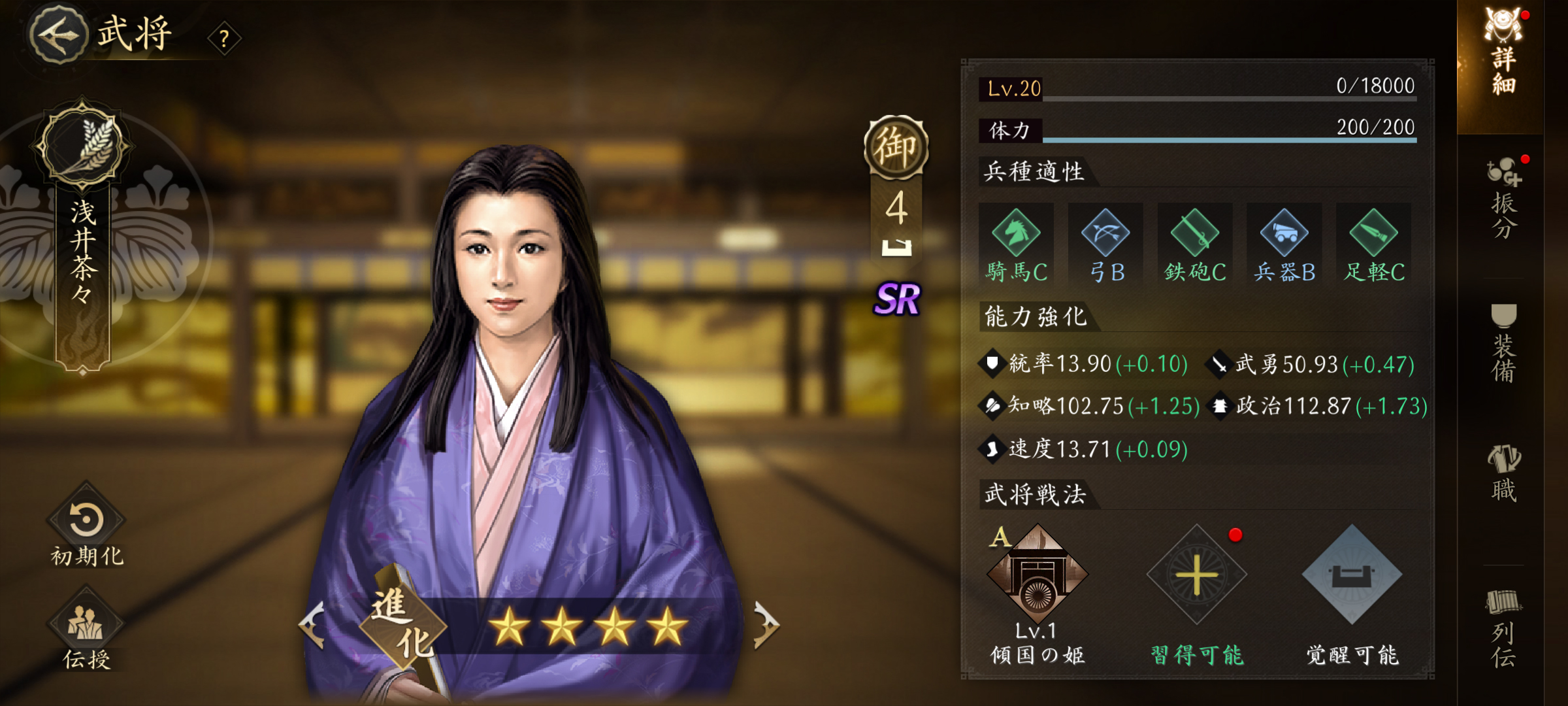The height and width of the screenshot is (706, 1568).
Task: Click left arrow to view previous officer
Action: click(312, 624)
